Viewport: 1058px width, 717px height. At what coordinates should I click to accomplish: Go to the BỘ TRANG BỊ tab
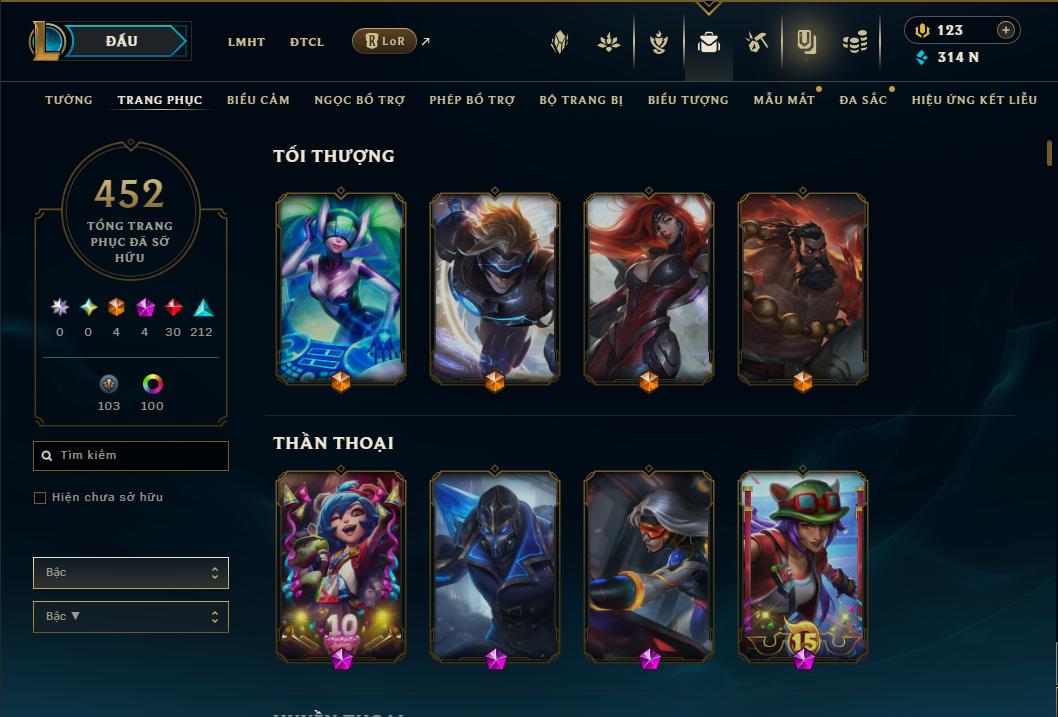[x=581, y=100]
